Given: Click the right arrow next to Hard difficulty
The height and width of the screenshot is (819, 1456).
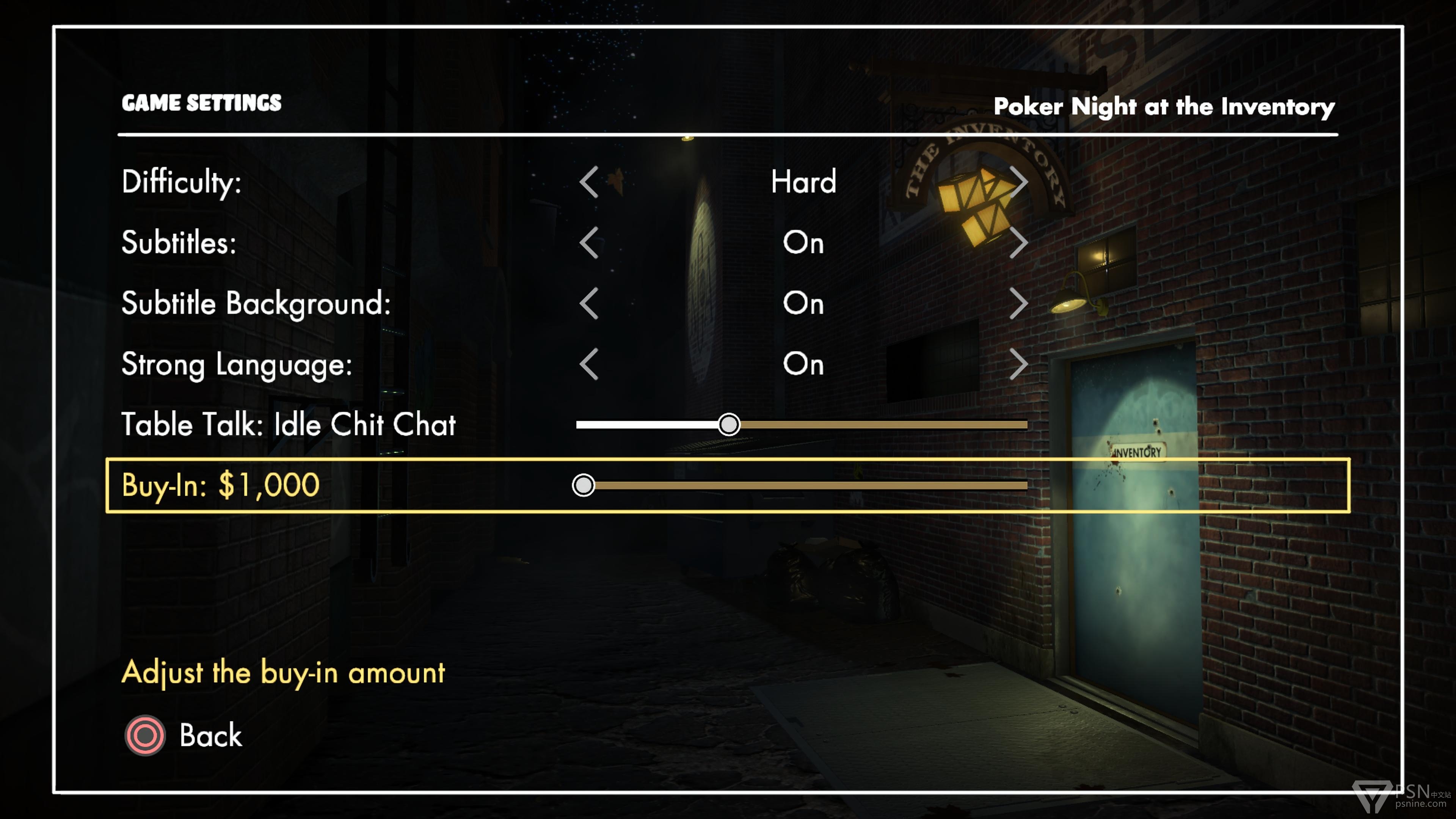Looking at the screenshot, I should click(x=1018, y=182).
